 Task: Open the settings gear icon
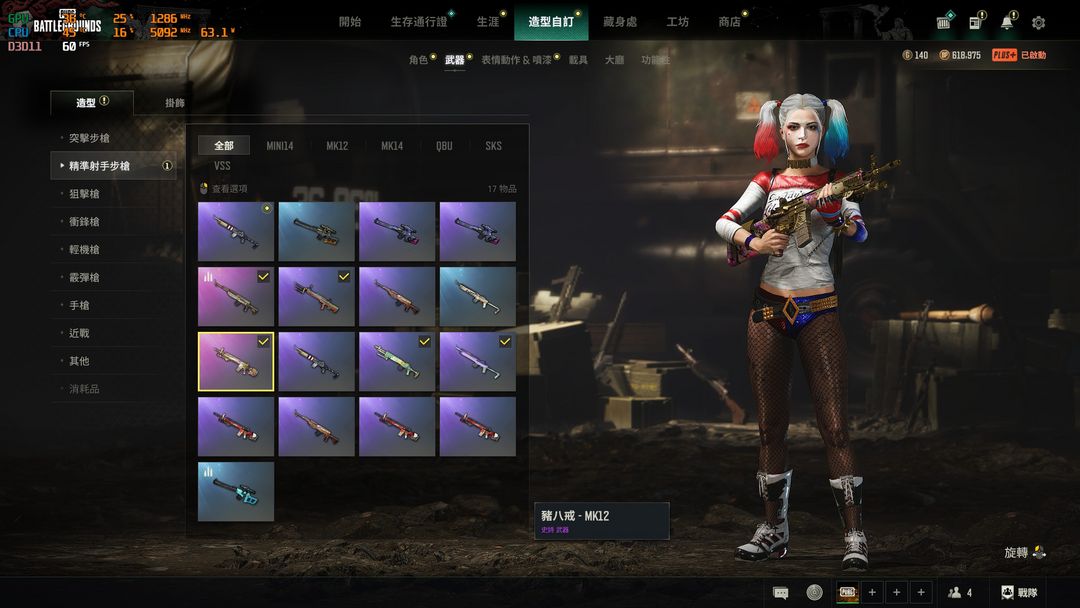pyautogui.click(x=1038, y=22)
